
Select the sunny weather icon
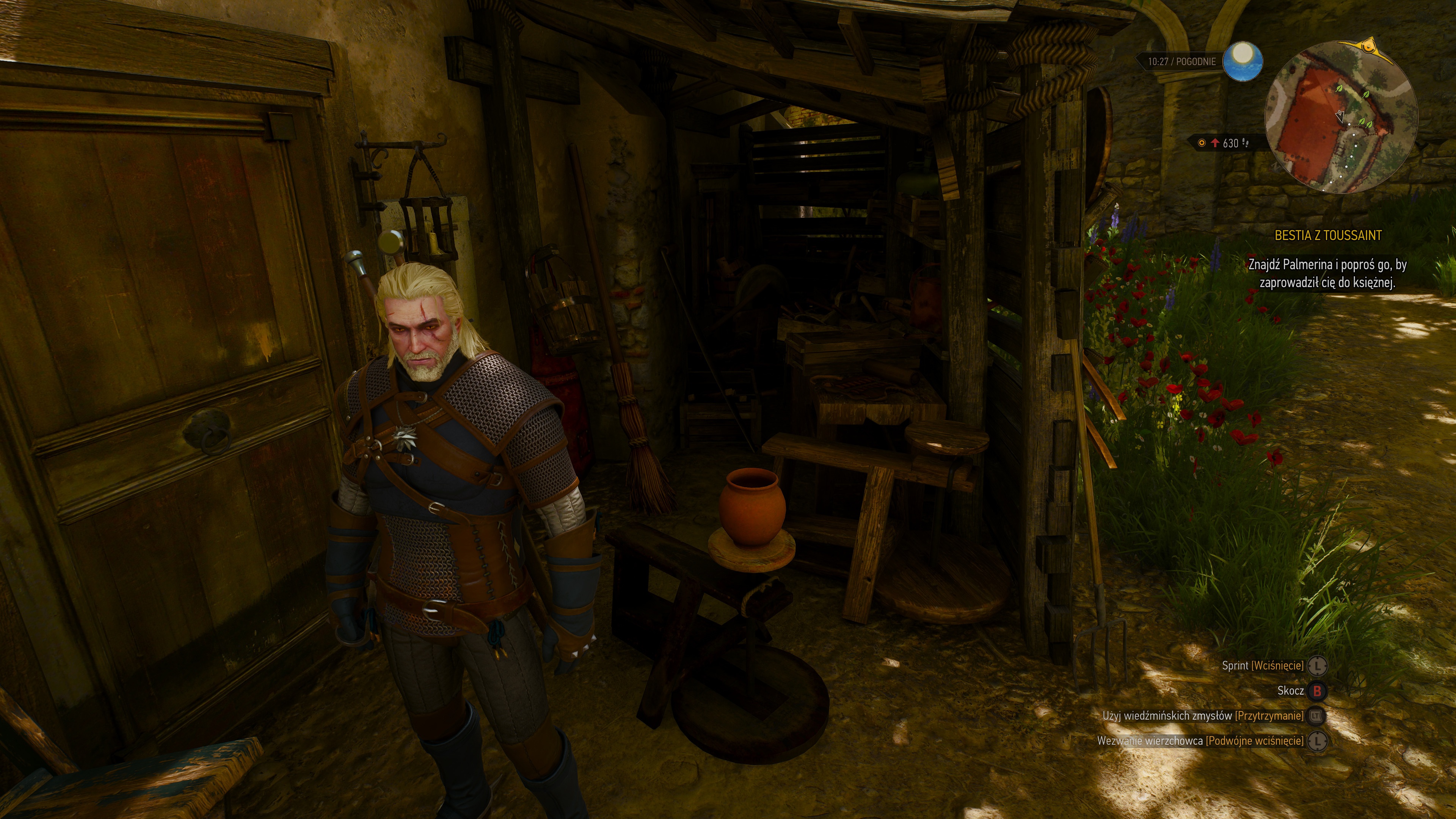[1243, 61]
